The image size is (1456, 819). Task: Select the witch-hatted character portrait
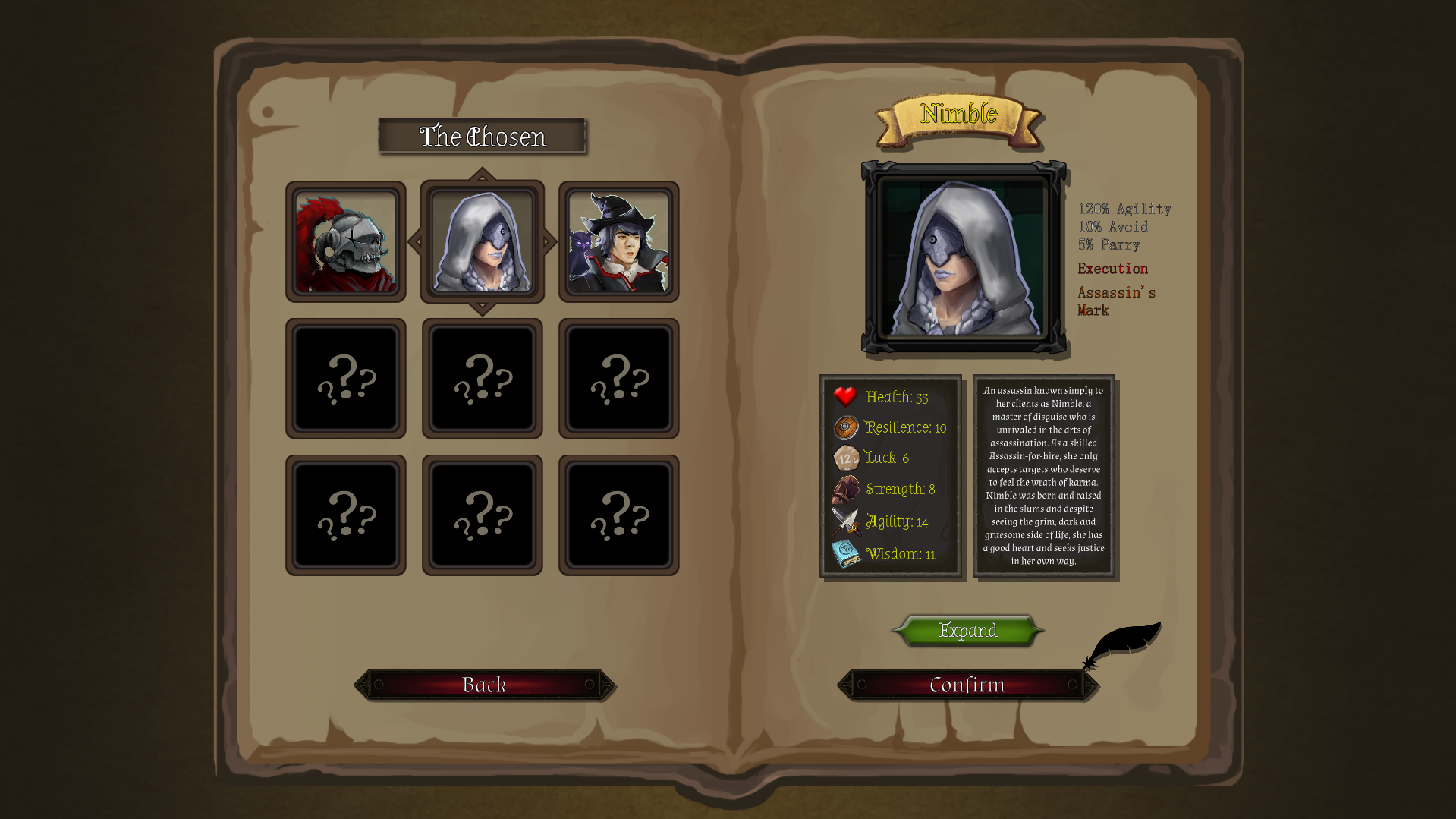[618, 241]
